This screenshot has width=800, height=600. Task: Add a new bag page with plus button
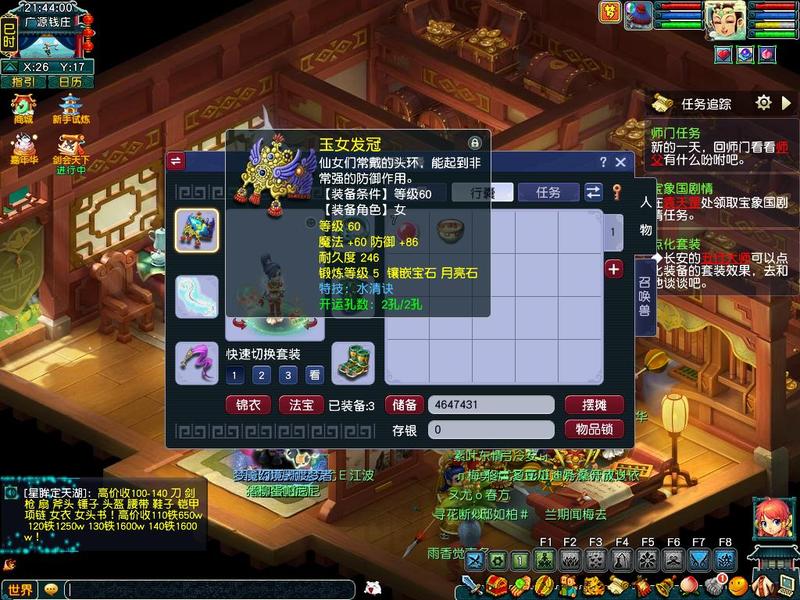(x=614, y=268)
